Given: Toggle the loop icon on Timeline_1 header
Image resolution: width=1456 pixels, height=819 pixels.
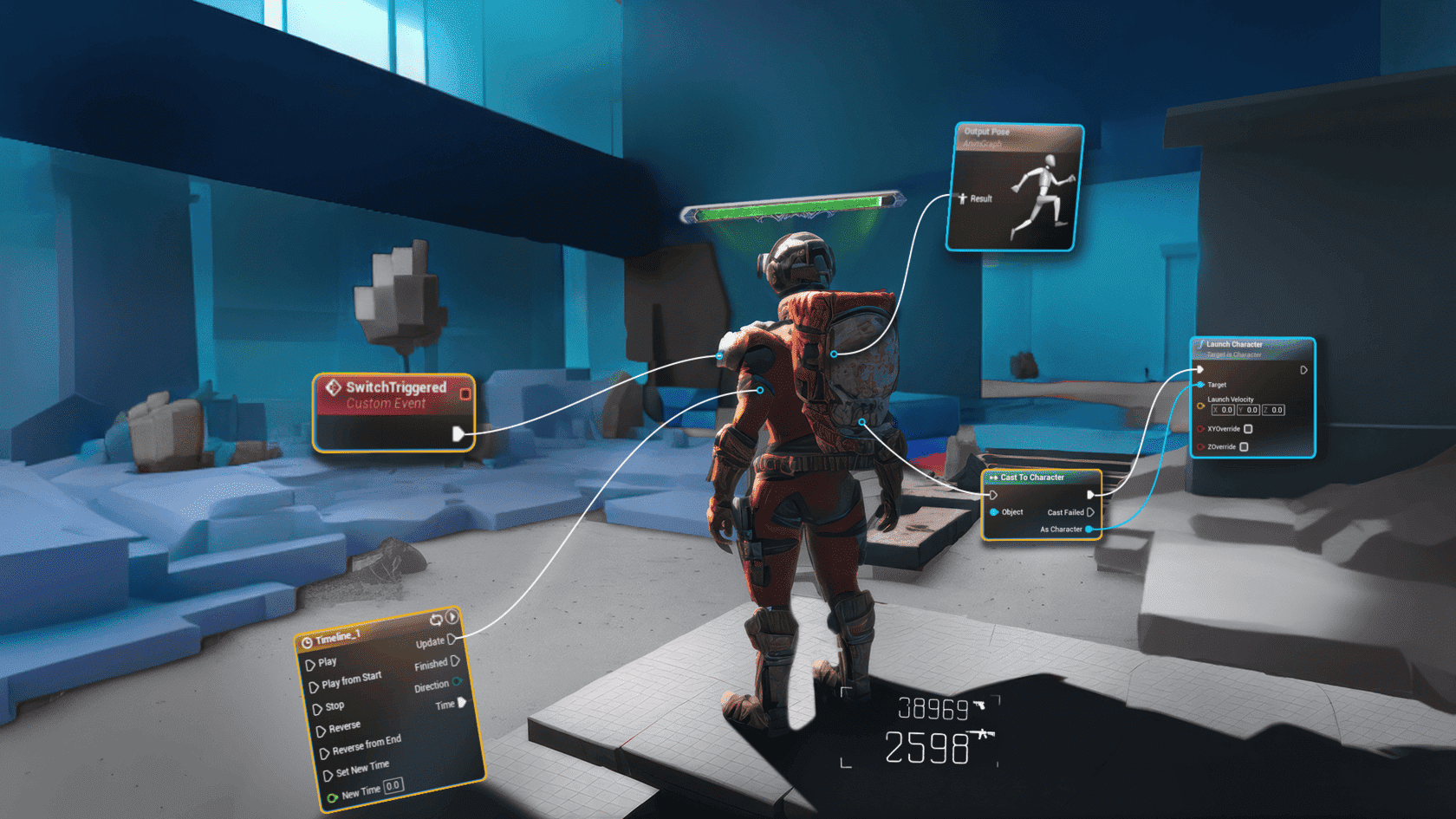Looking at the screenshot, I should point(436,620).
